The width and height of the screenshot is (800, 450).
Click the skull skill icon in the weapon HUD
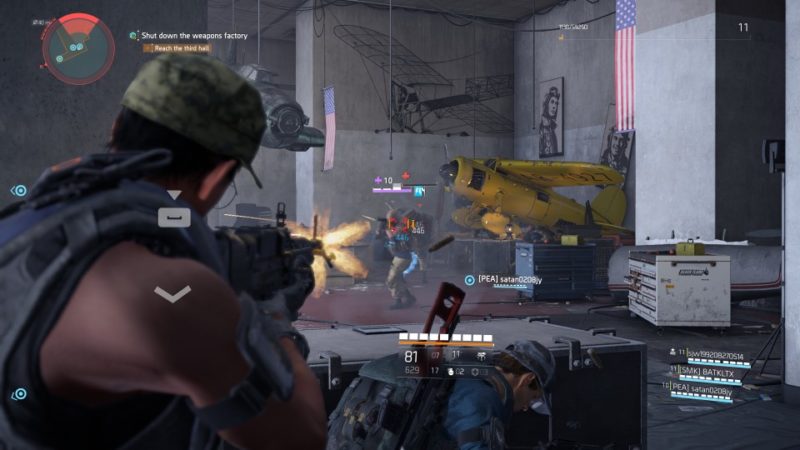pos(482,355)
